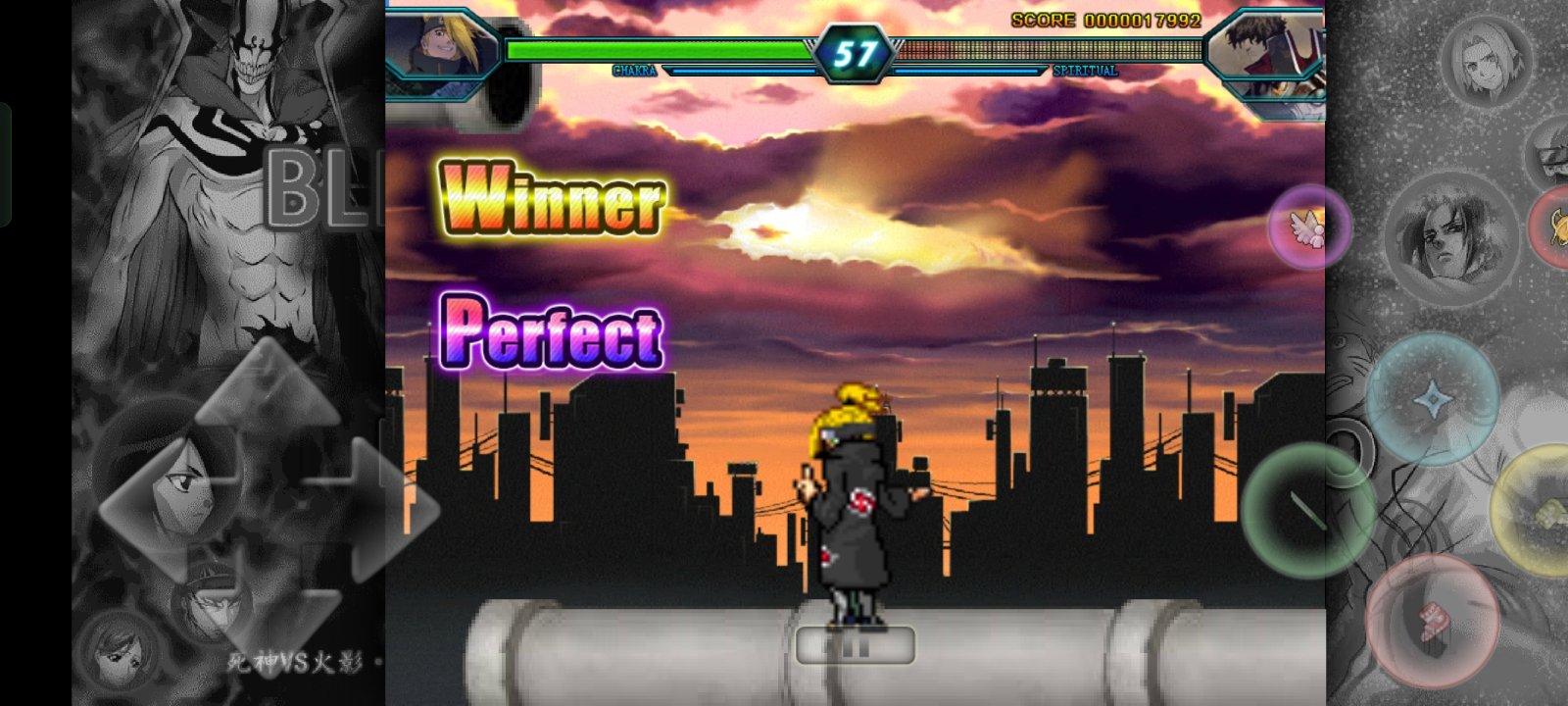Tap the green sword attack button

(1305, 510)
